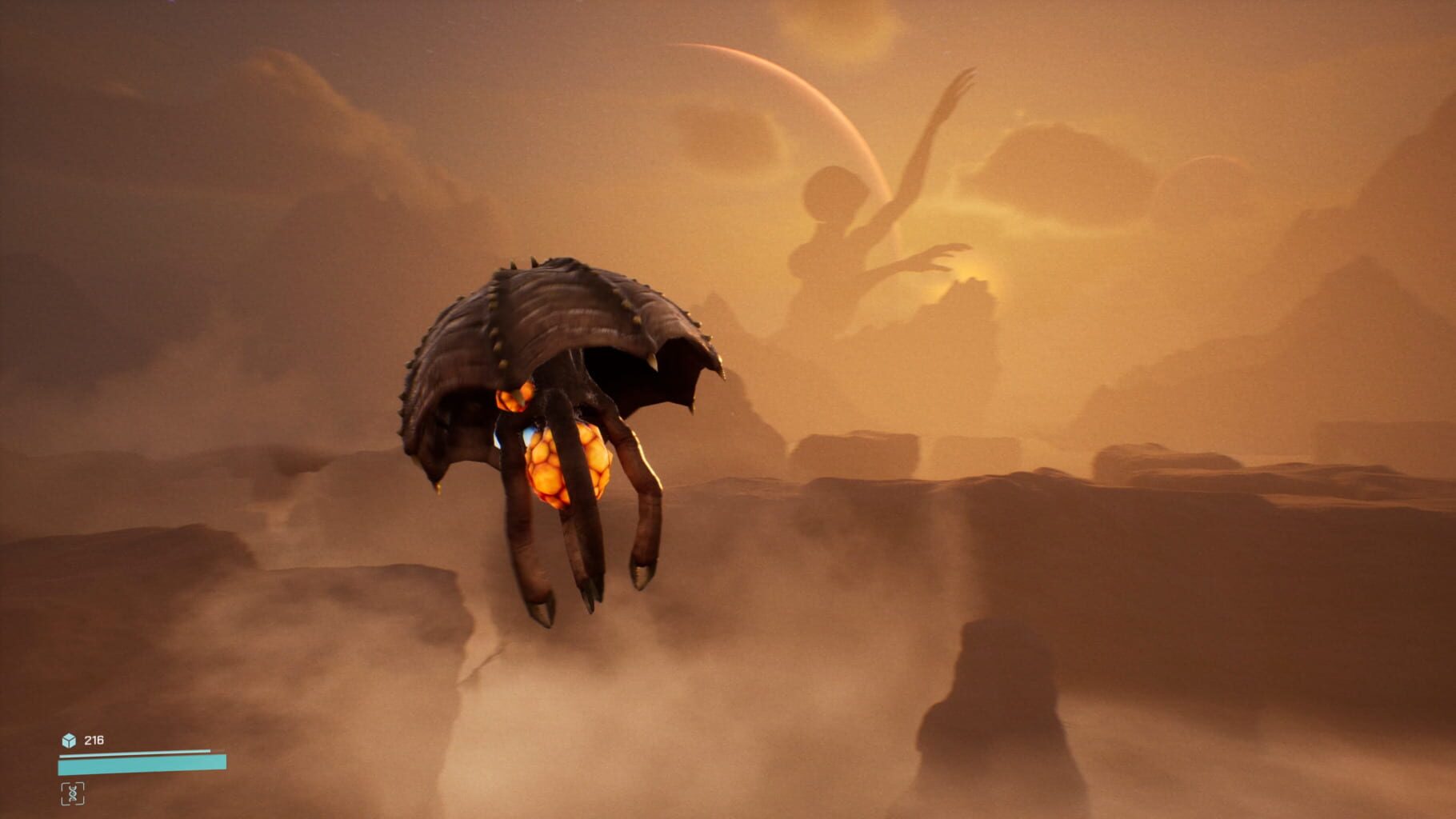Click the cube resource icon

[69, 740]
